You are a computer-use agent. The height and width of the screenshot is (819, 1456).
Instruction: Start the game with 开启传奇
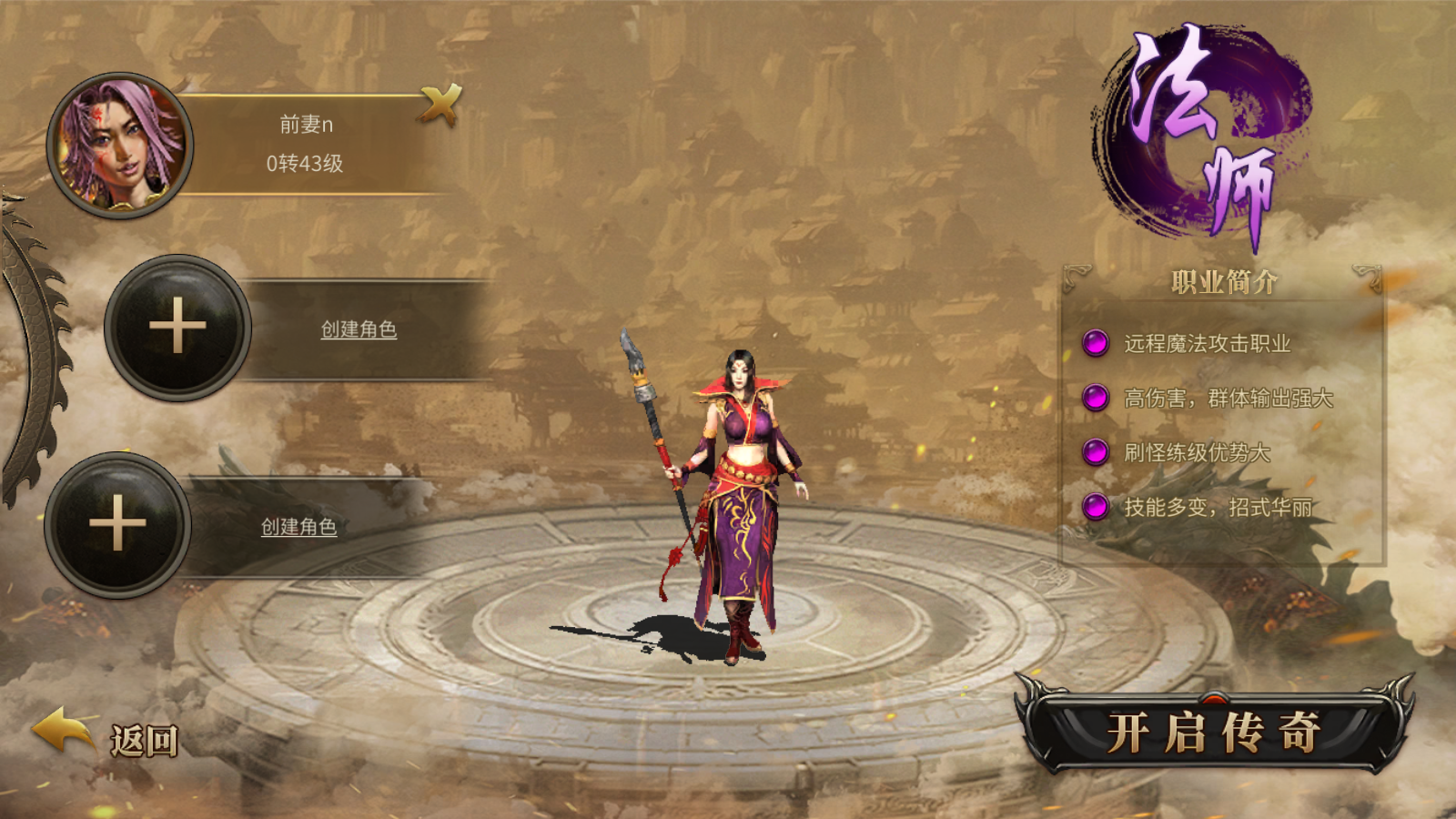[x=1214, y=731]
